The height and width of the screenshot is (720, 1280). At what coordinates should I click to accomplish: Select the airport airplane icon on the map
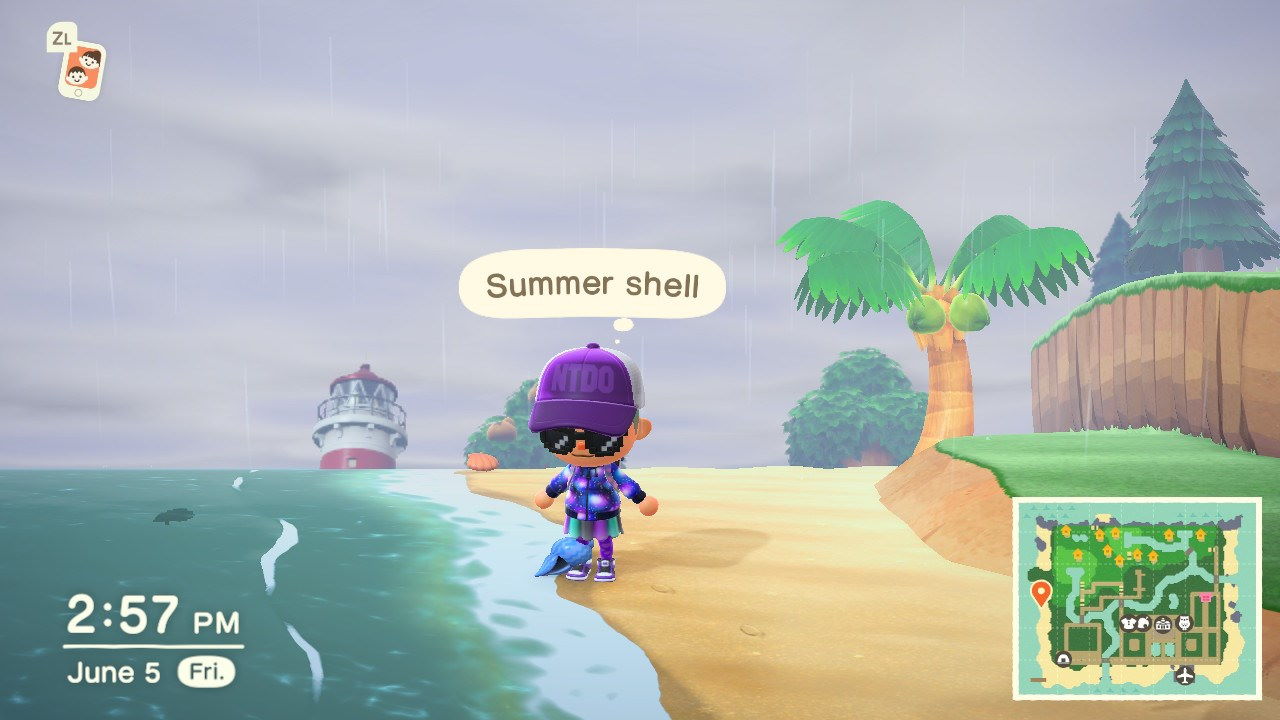point(1184,677)
